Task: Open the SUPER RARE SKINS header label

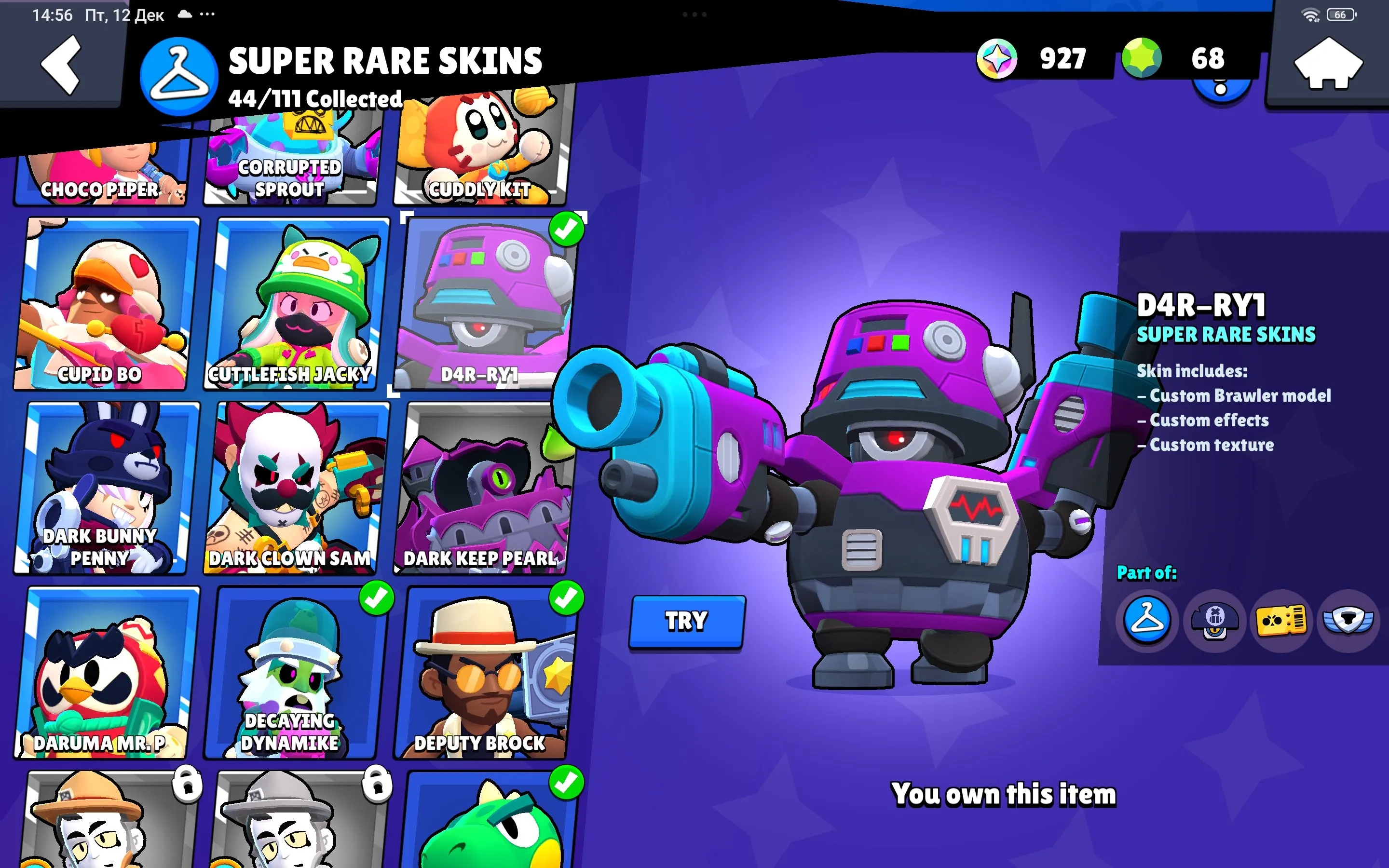Action: pyautogui.click(x=384, y=59)
